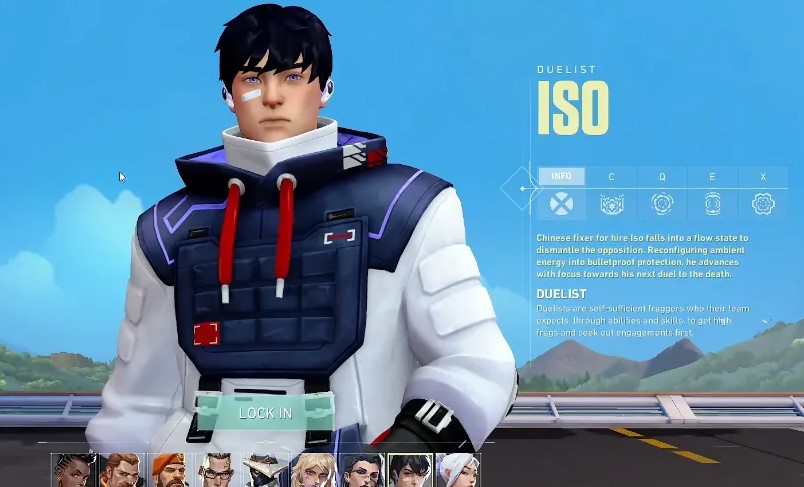Choose Chamber's portrait with glasses
This screenshot has height=487, width=804.
click(217, 470)
